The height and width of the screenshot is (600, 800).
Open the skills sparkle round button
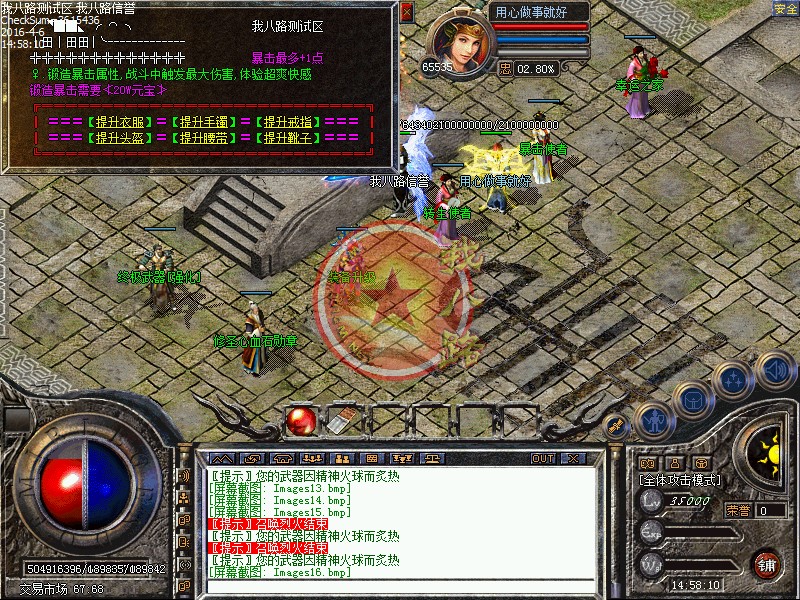tap(734, 379)
